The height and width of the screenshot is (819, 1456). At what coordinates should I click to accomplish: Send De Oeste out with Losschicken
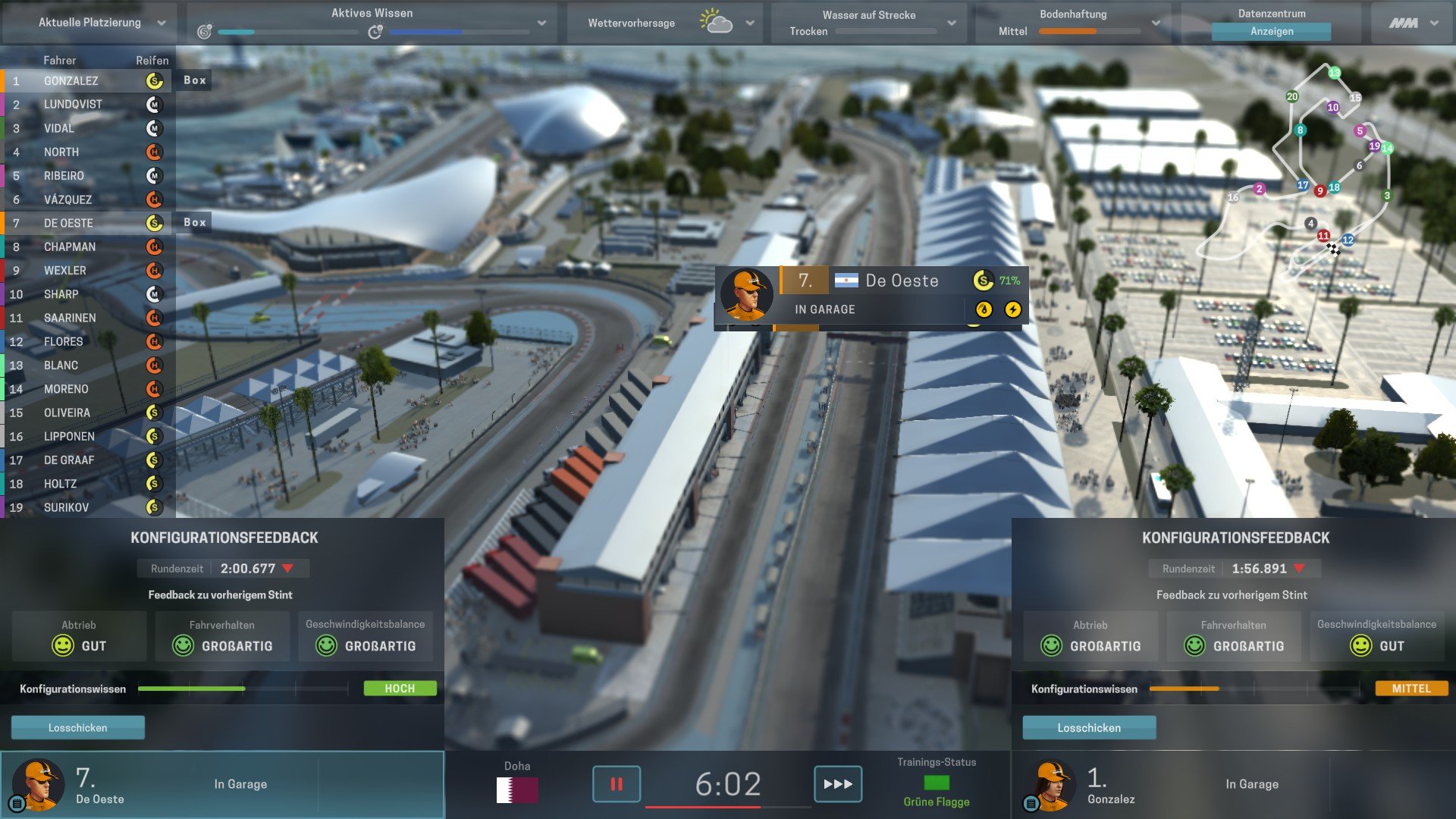(77, 727)
